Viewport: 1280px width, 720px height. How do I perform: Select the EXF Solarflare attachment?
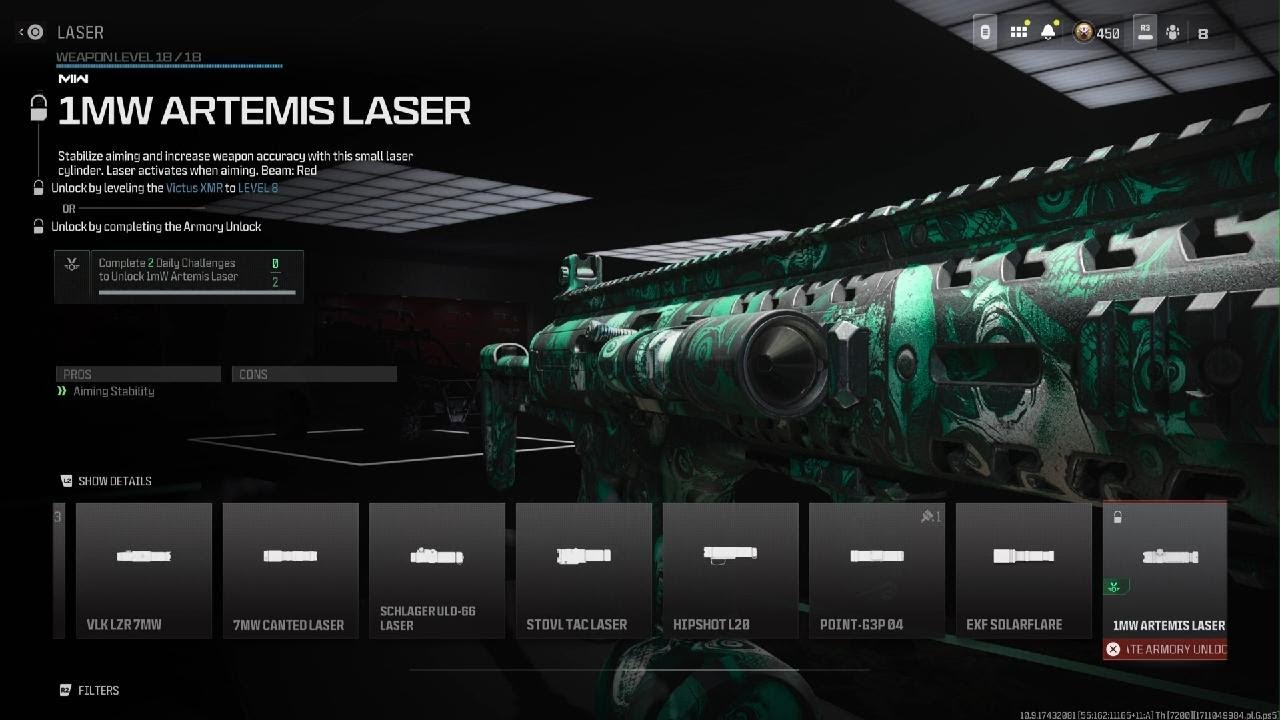(x=1023, y=570)
